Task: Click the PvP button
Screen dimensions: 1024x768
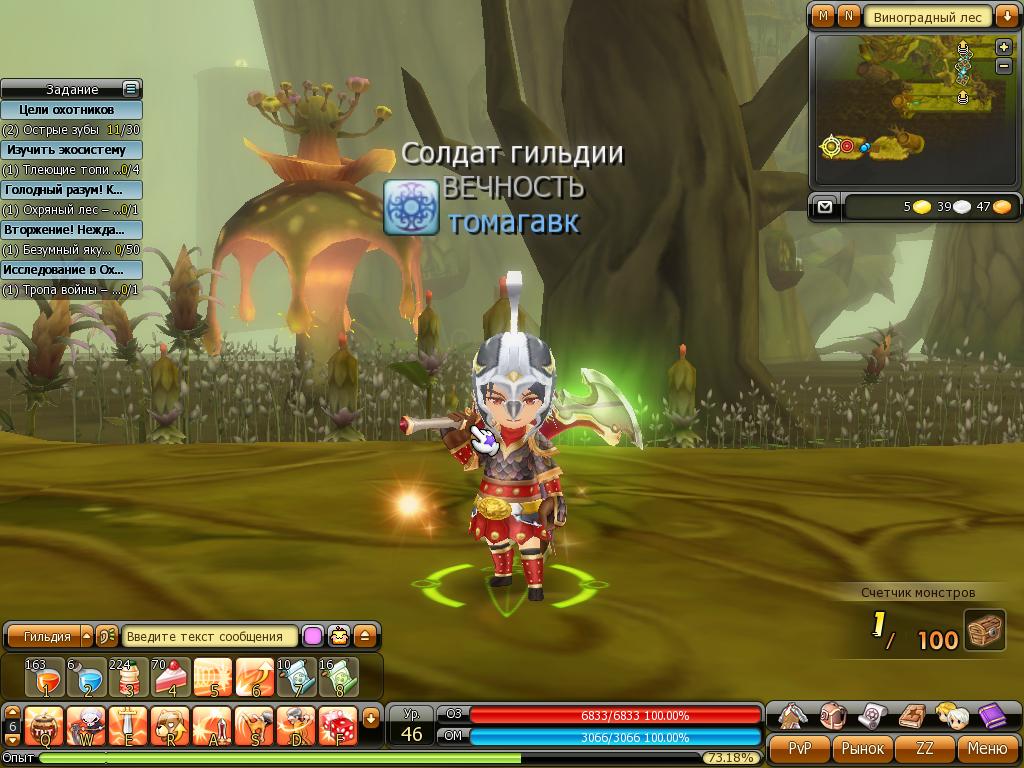Action: coord(800,748)
